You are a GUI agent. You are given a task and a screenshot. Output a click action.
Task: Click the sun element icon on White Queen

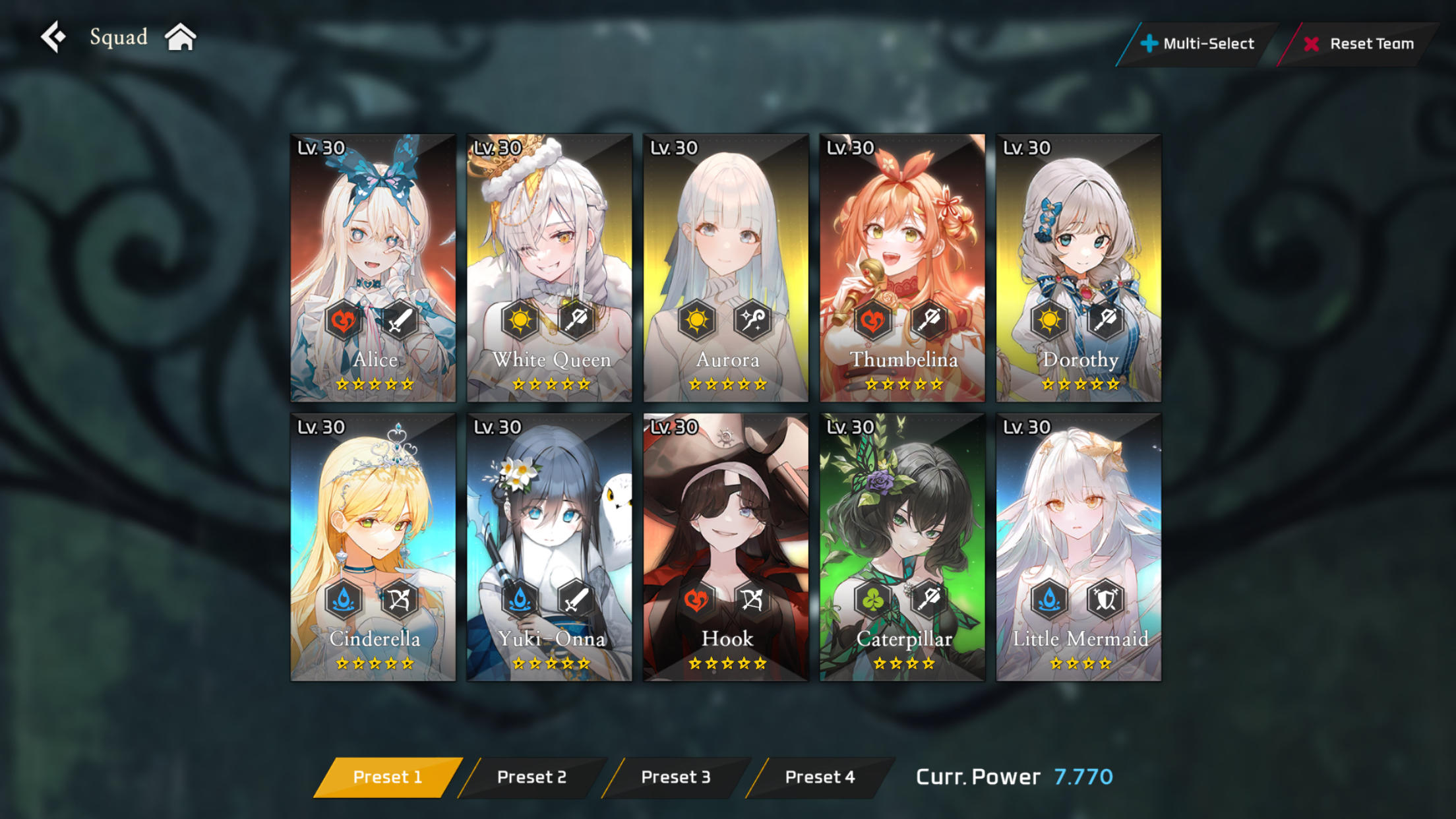pyautogui.click(x=520, y=321)
